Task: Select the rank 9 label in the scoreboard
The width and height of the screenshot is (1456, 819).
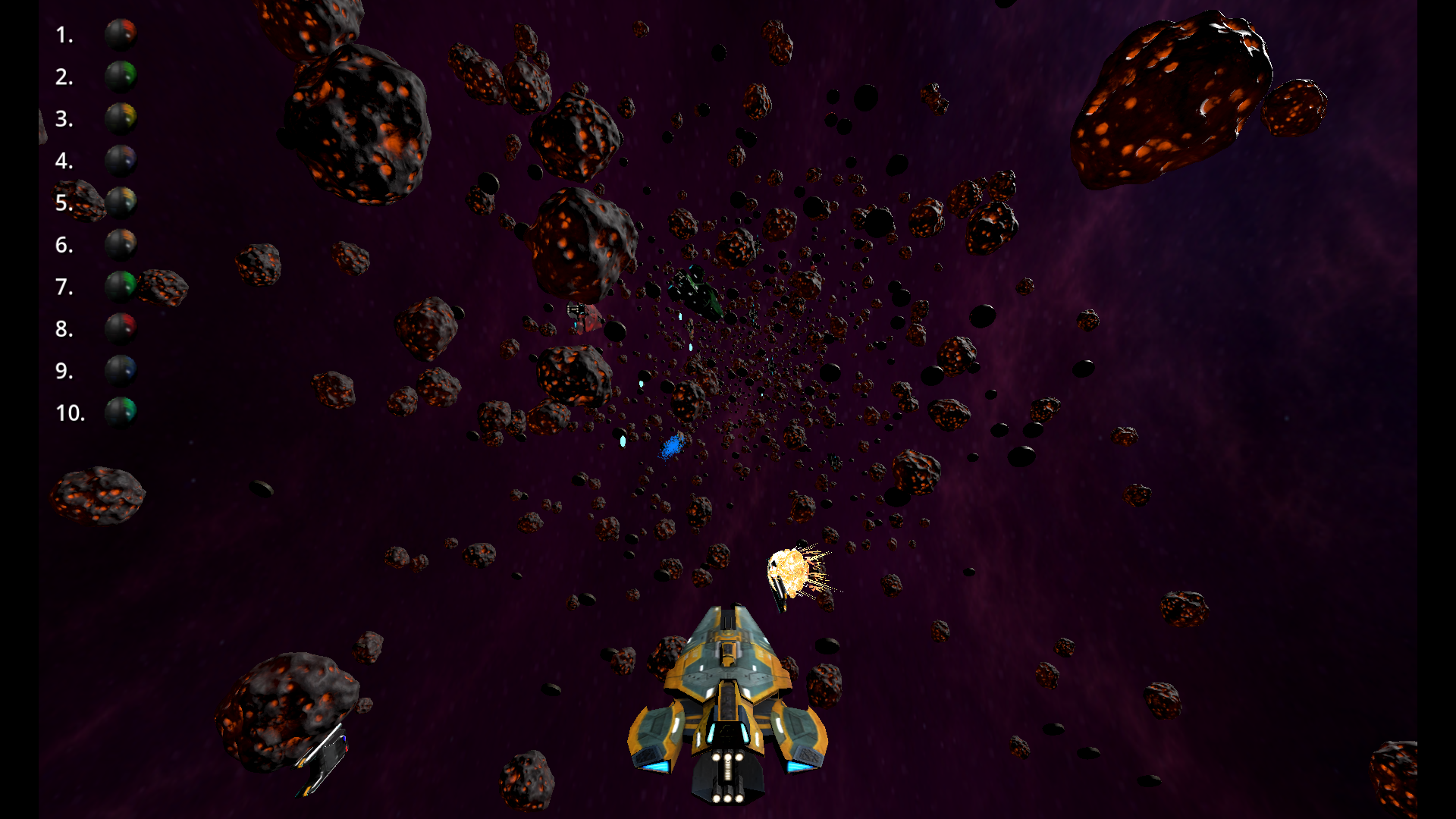Action: 64,372
